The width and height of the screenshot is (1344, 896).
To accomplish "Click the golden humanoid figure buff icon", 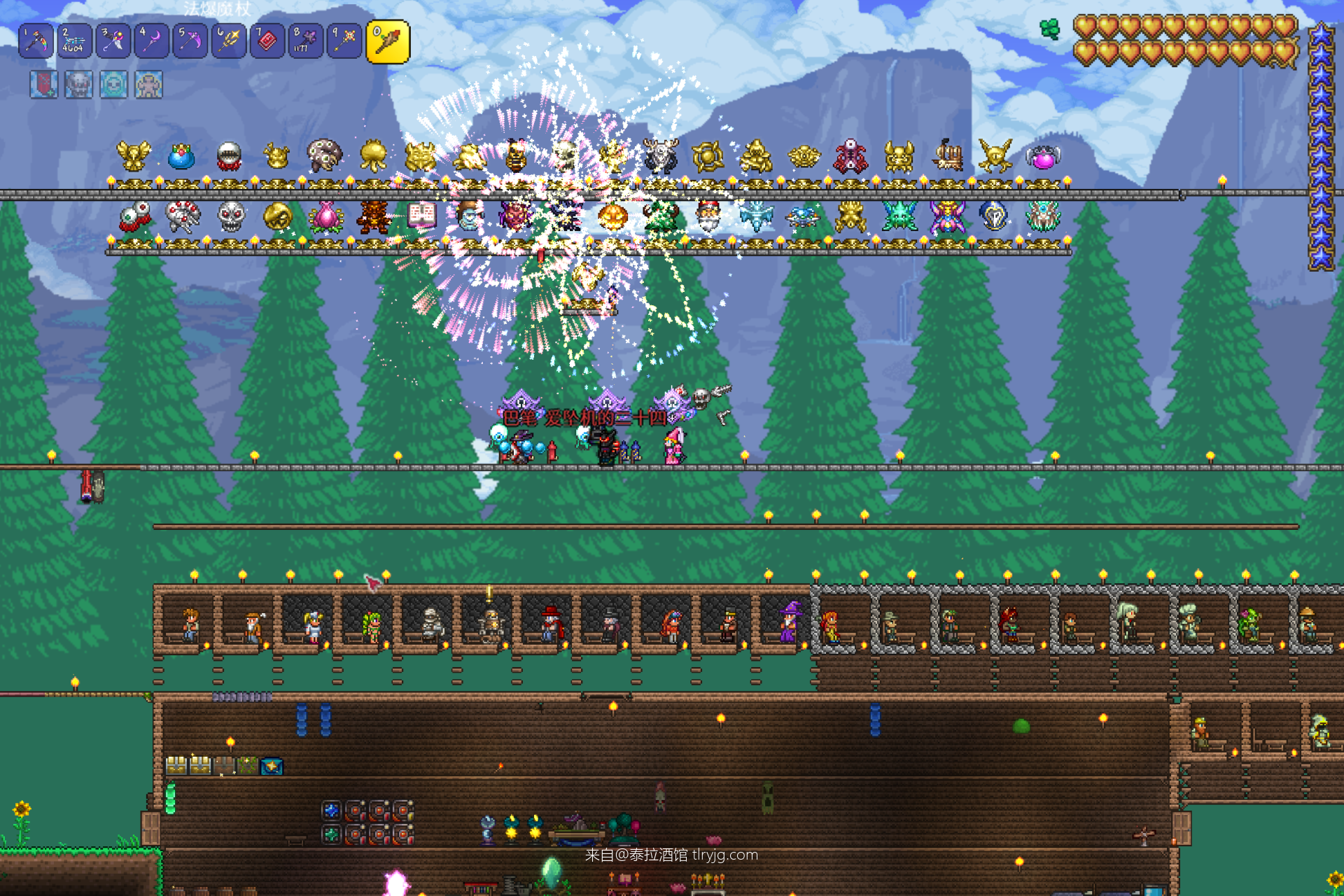I will point(148,85).
